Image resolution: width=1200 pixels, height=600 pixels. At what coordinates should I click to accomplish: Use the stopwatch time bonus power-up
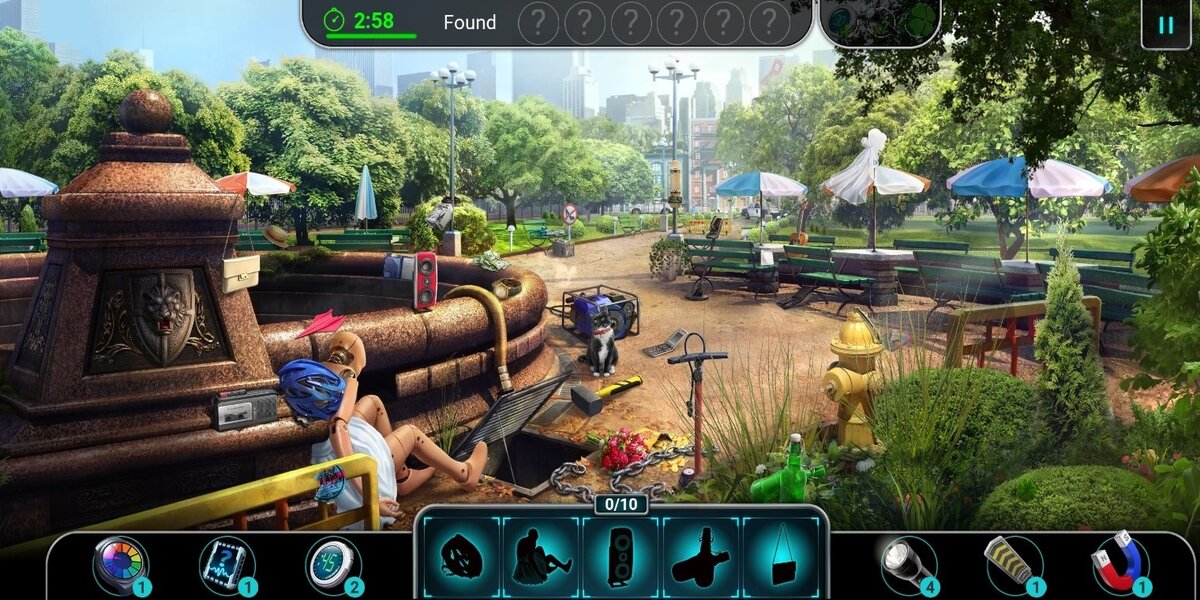(332, 563)
